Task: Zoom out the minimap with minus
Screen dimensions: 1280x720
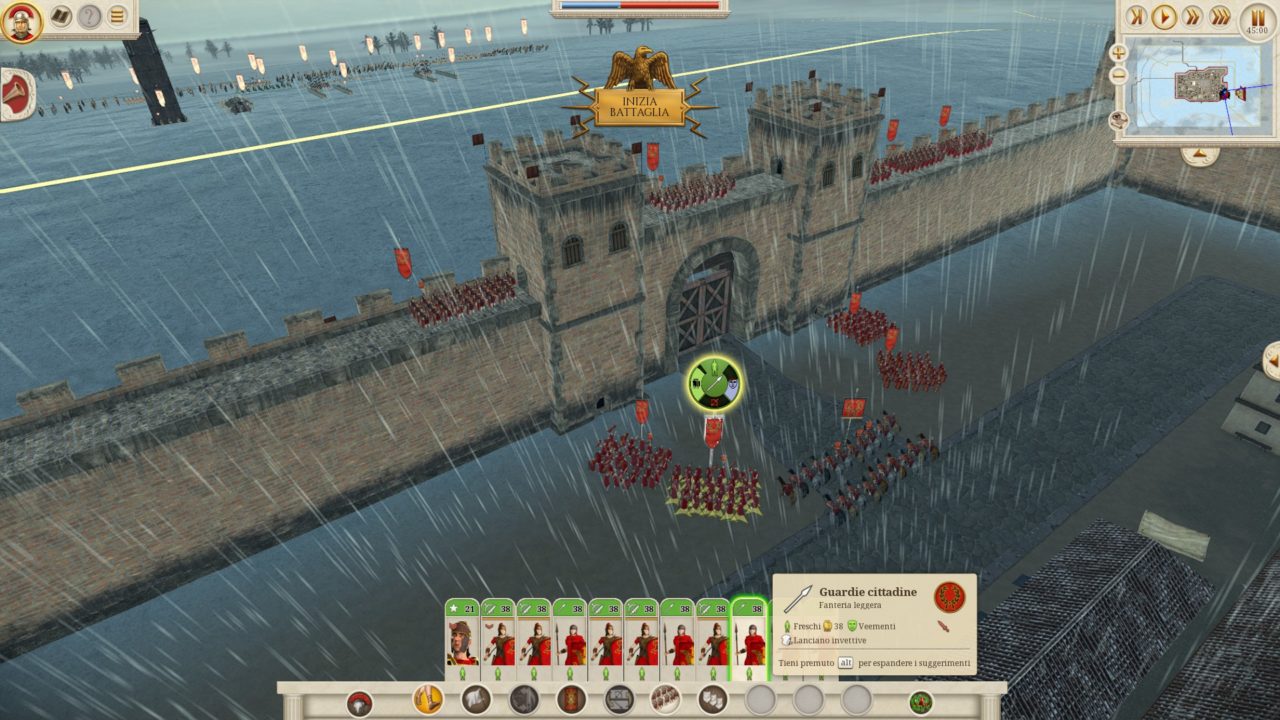Action: 1118,74
